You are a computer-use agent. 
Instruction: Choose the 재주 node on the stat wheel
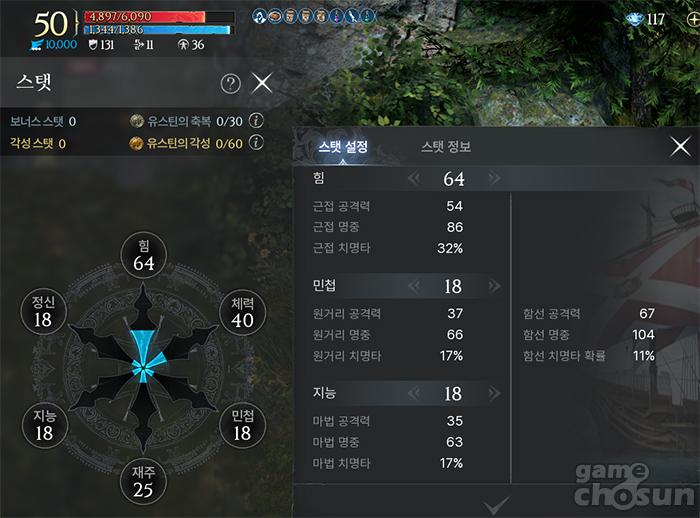click(x=143, y=481)
